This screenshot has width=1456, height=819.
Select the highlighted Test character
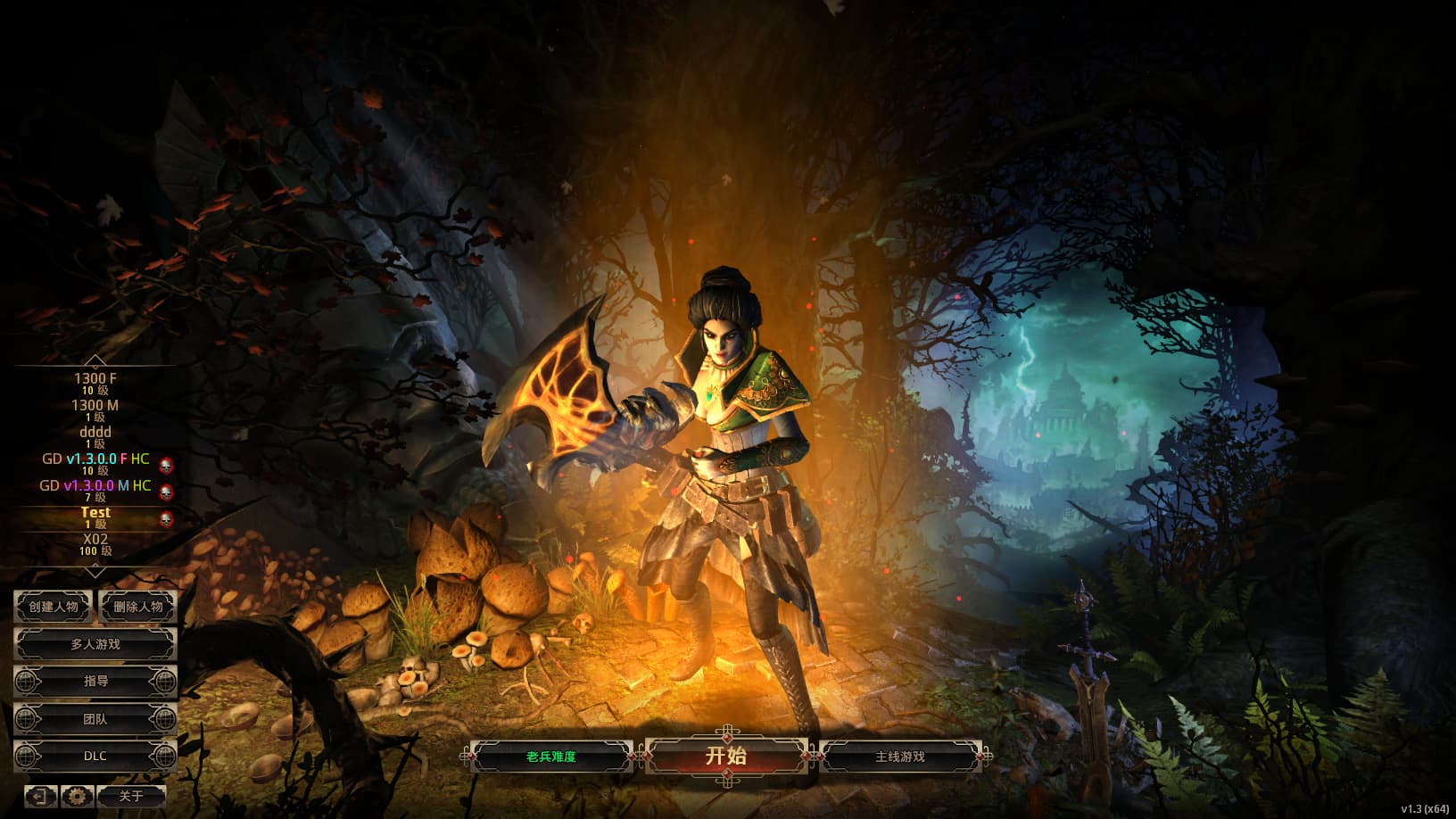point(95,517)
